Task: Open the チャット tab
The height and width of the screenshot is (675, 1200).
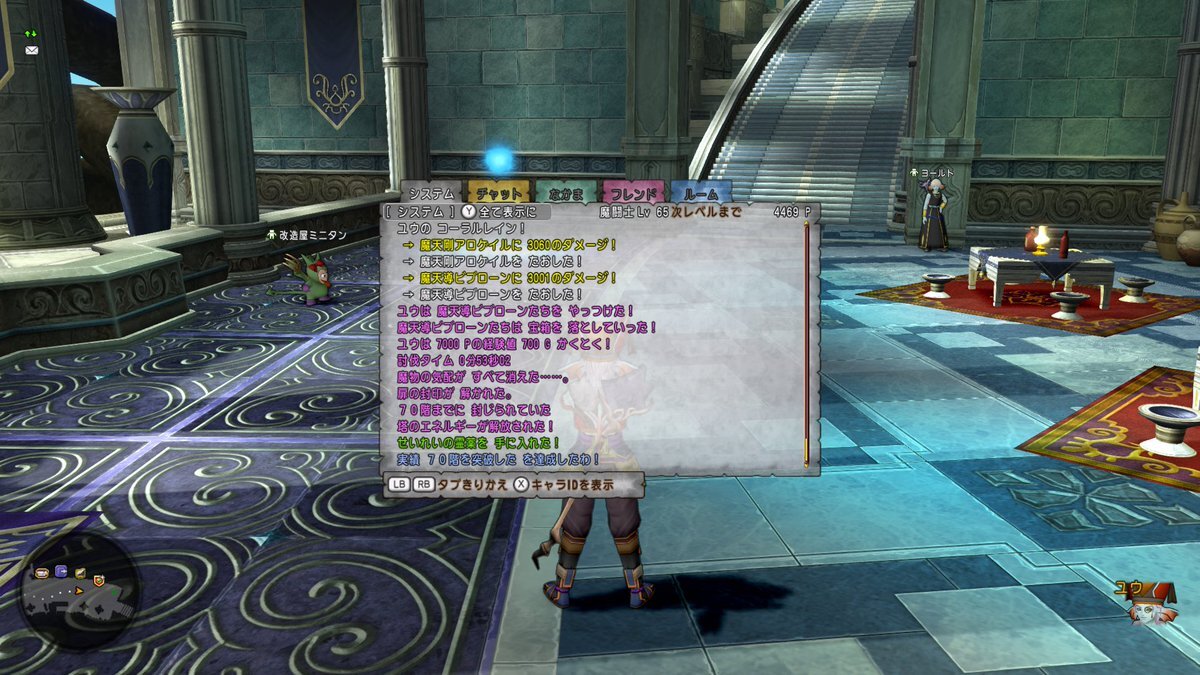Action: click(498, 193)
